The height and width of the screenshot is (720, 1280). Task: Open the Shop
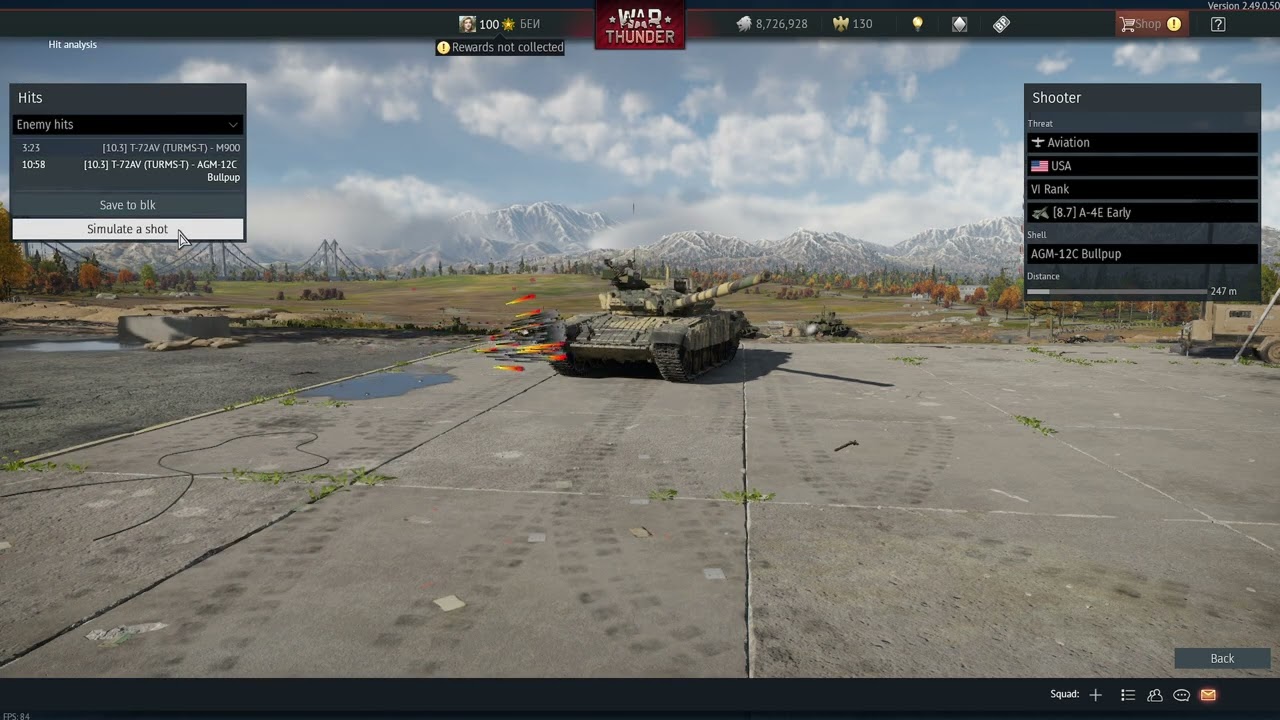(1149, 24)
